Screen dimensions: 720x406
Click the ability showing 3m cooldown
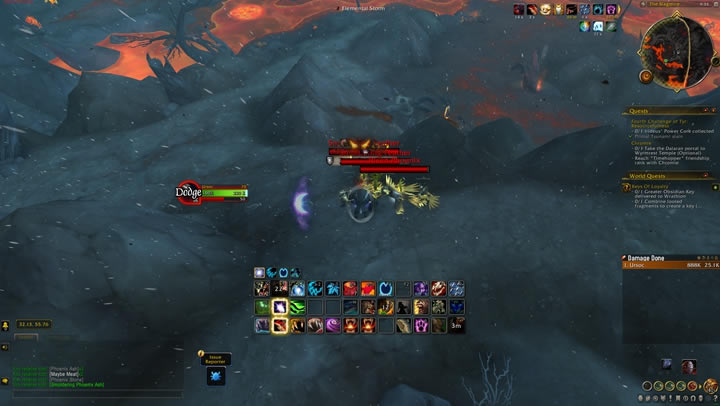tap(456, 325)
